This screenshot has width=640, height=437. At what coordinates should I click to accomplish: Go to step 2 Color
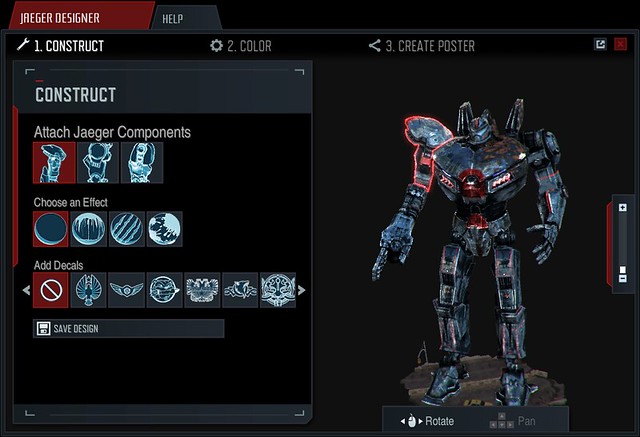[x=240, y=46]
